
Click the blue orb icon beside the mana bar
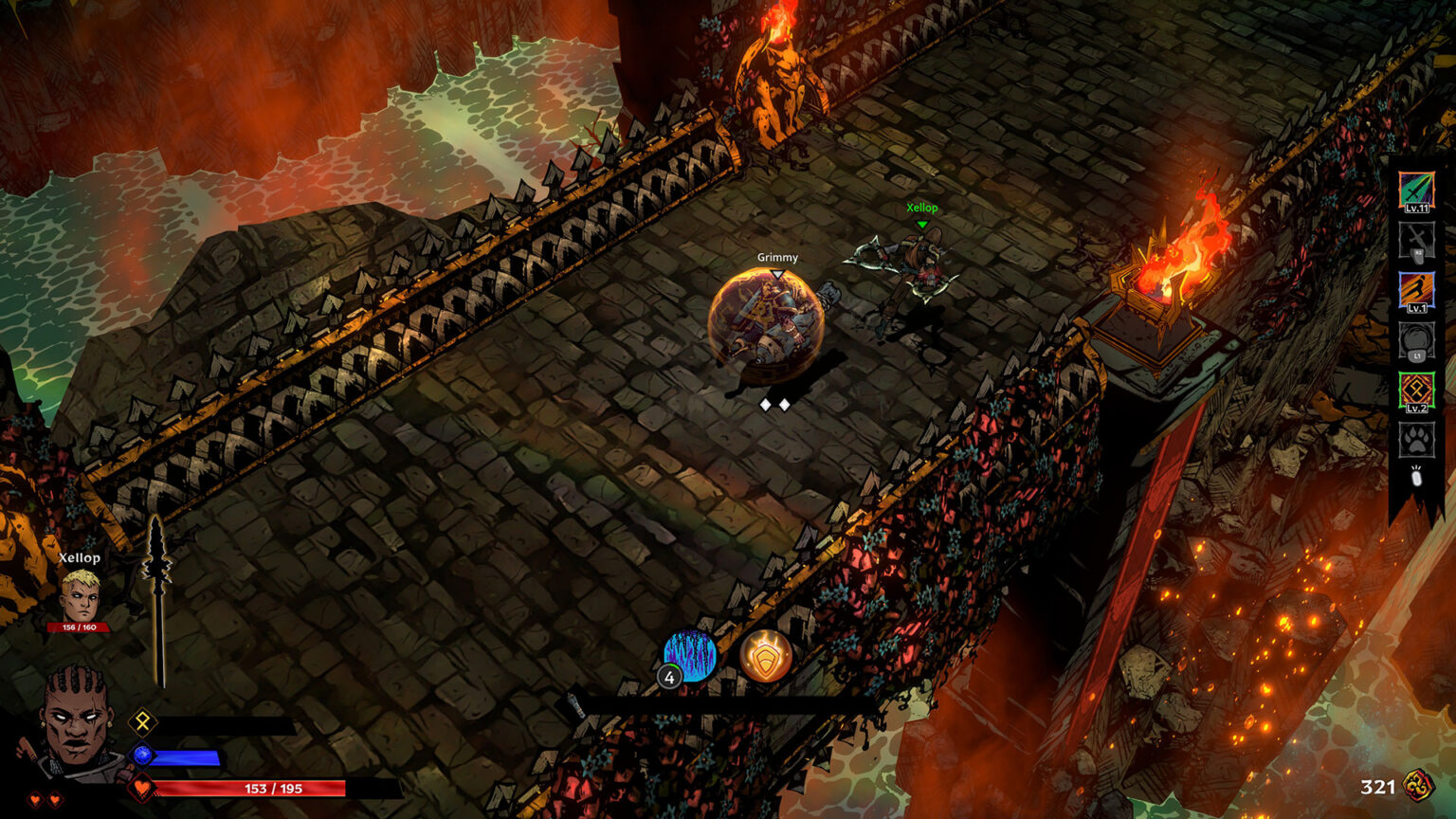click(x=140, y=755)
